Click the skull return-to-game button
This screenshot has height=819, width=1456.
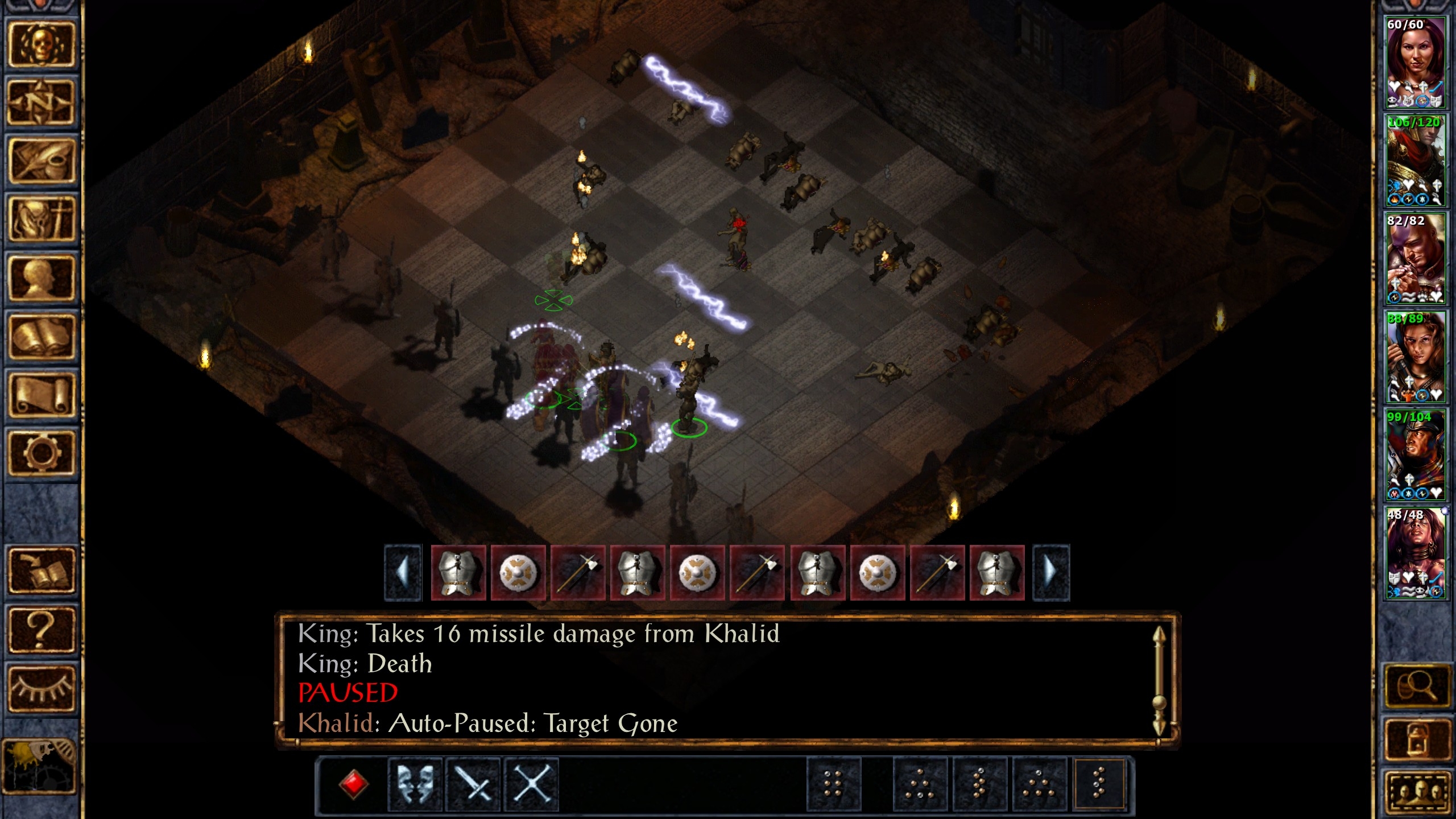(x=41, y=44)
